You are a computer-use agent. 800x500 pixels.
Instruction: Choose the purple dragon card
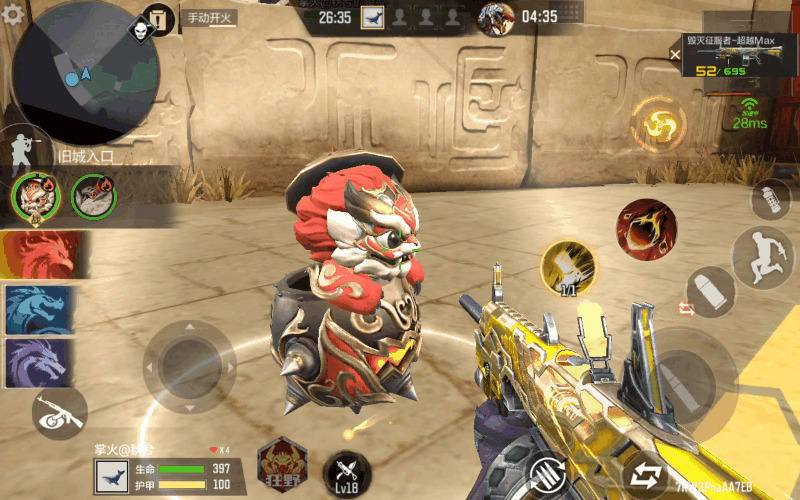click(38, 362)
